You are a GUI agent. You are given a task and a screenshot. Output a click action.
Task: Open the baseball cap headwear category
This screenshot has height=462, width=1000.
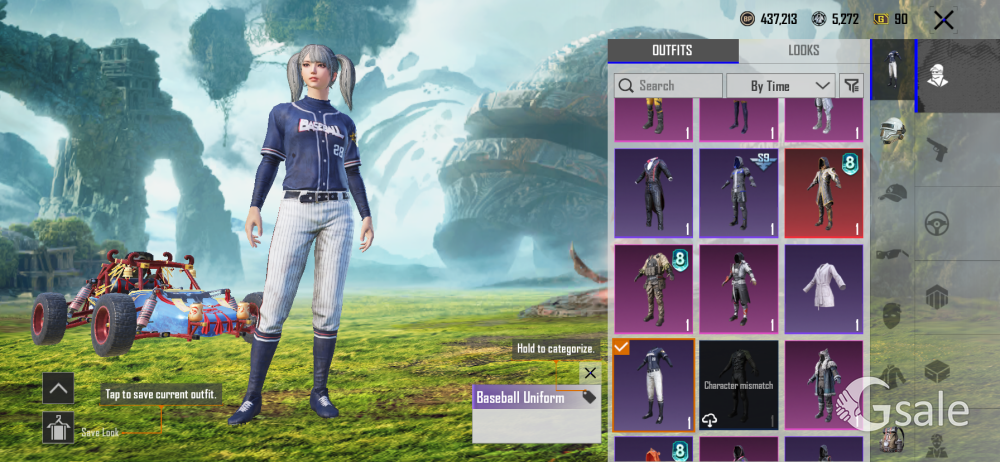click(x=892, y=194)
